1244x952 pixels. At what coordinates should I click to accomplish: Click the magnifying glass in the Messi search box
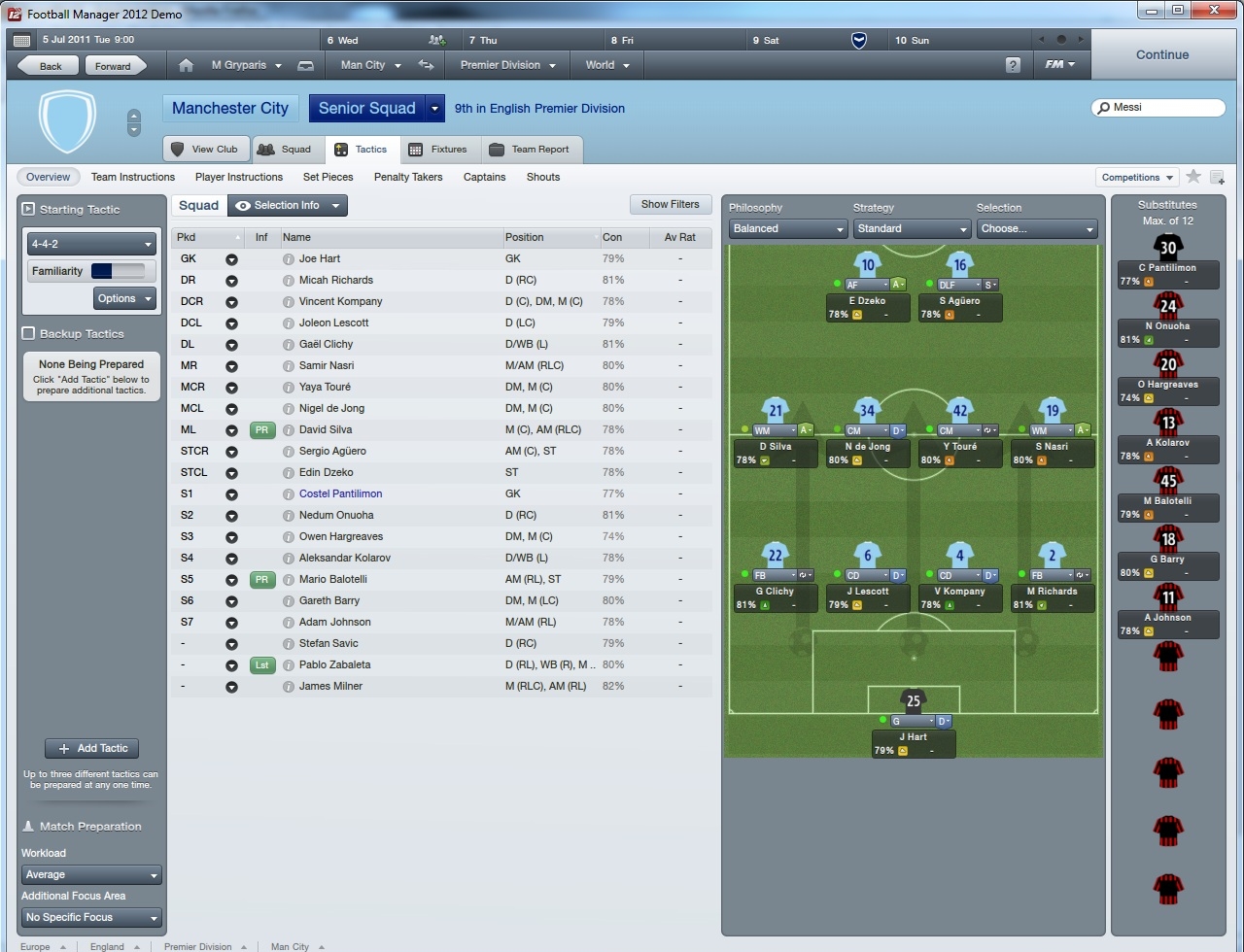(1103, 108)
